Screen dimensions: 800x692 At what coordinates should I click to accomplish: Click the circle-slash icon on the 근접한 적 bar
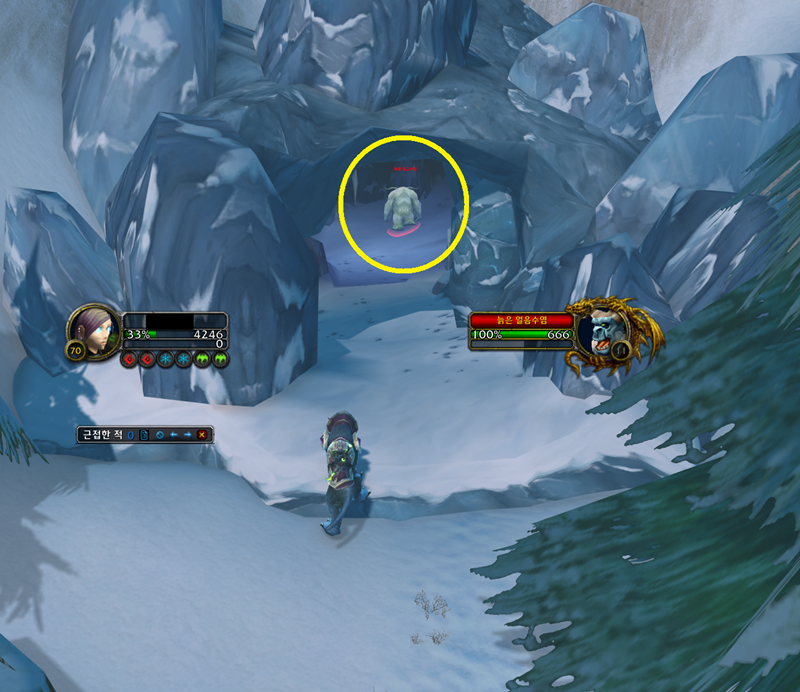(x=159, y=435)
